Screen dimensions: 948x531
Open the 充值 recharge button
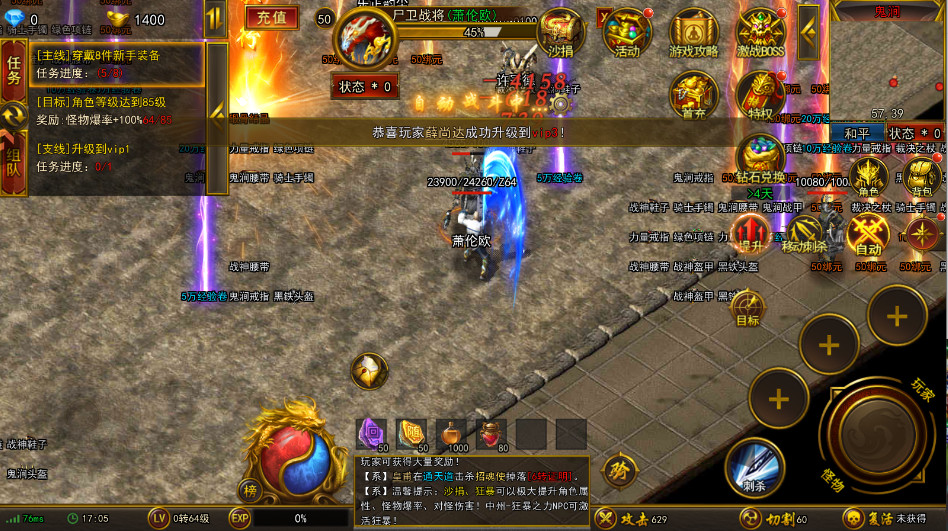point(271,17)
